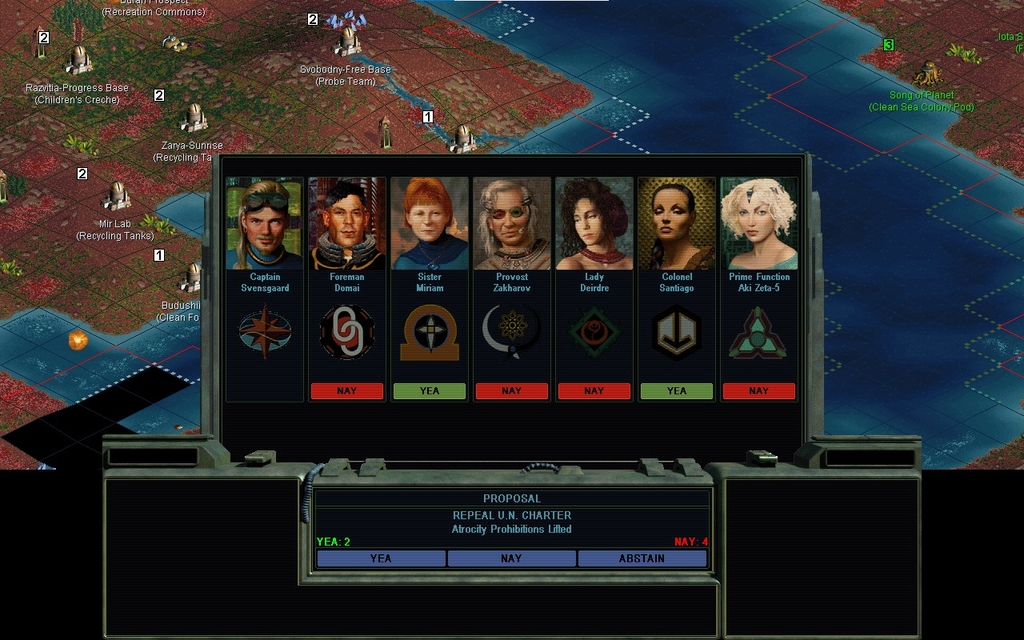The height and width of the screenshot is (640, 1024).
Task: Choose Provost Zakharov's portrait
Action: click(511, 224)
